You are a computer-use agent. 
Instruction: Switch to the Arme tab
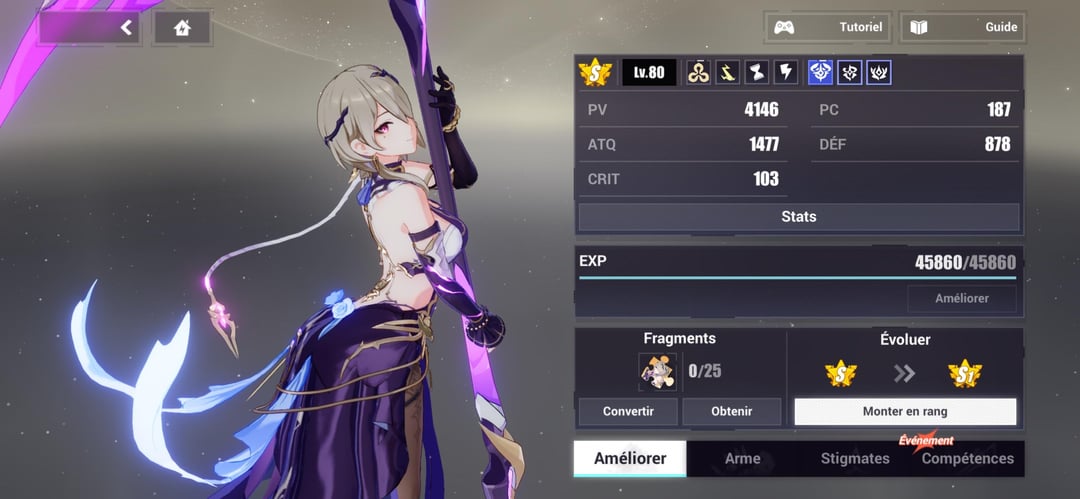point(742,459)
